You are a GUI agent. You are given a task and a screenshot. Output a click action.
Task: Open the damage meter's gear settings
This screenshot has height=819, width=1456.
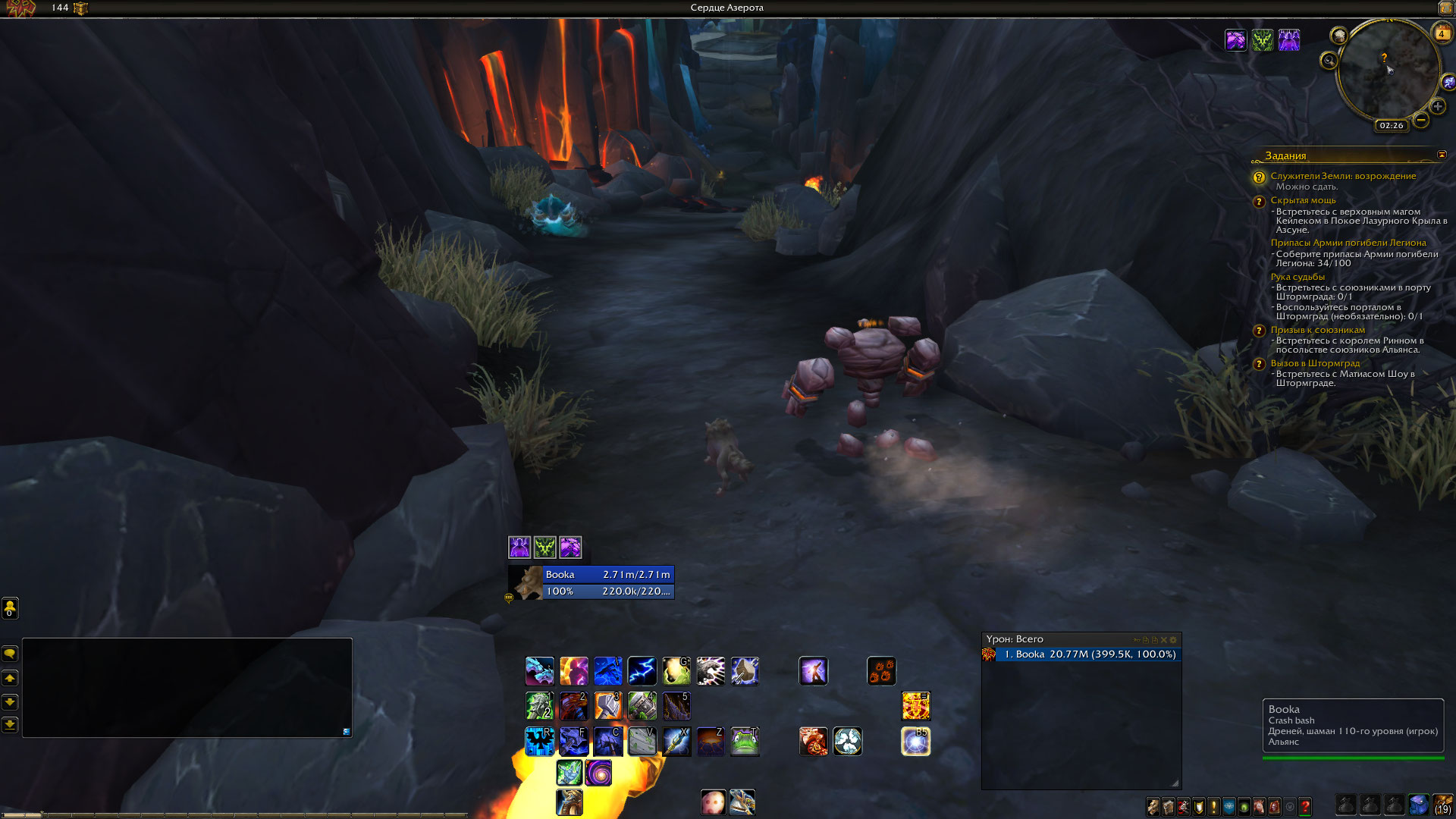[1173, 640]
